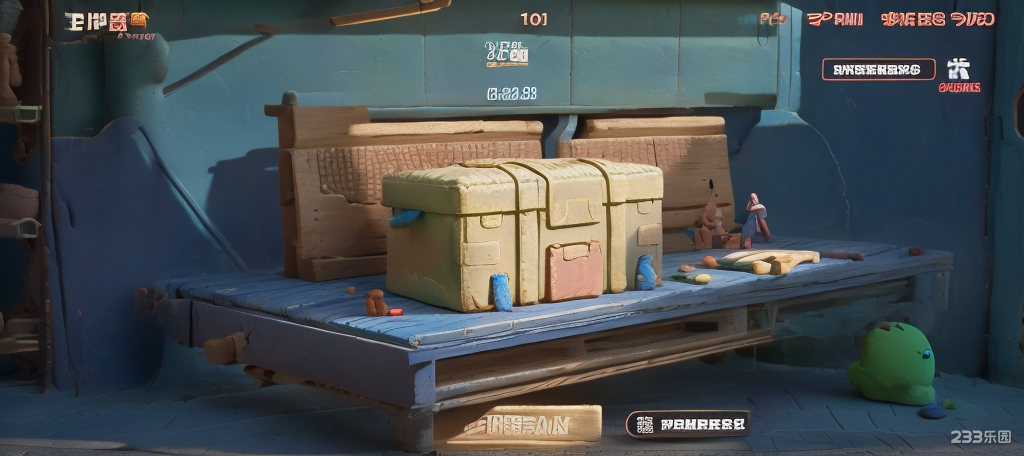The width and height of the screenshot is (1024, 456).
Task: Select the white figure icon beside the outlined button
Action: tap(958, 68)
